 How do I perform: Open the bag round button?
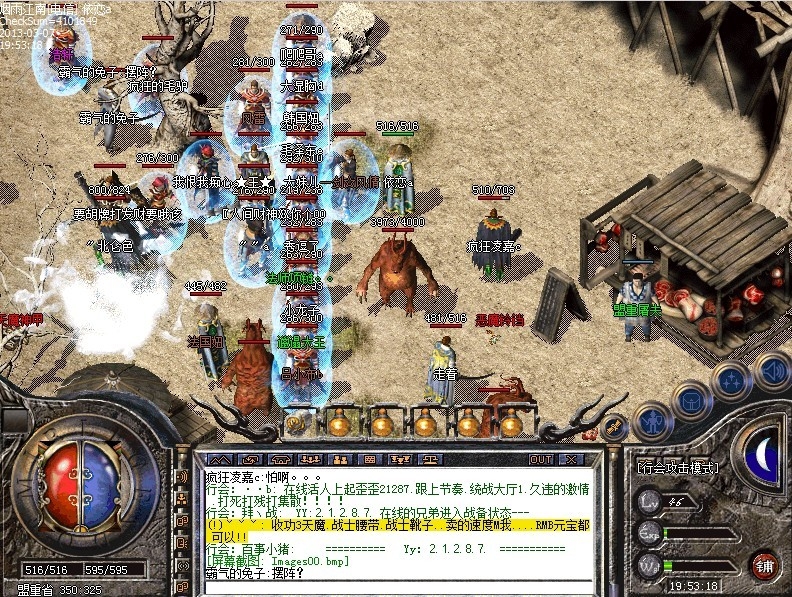click(x=690, y=401)
